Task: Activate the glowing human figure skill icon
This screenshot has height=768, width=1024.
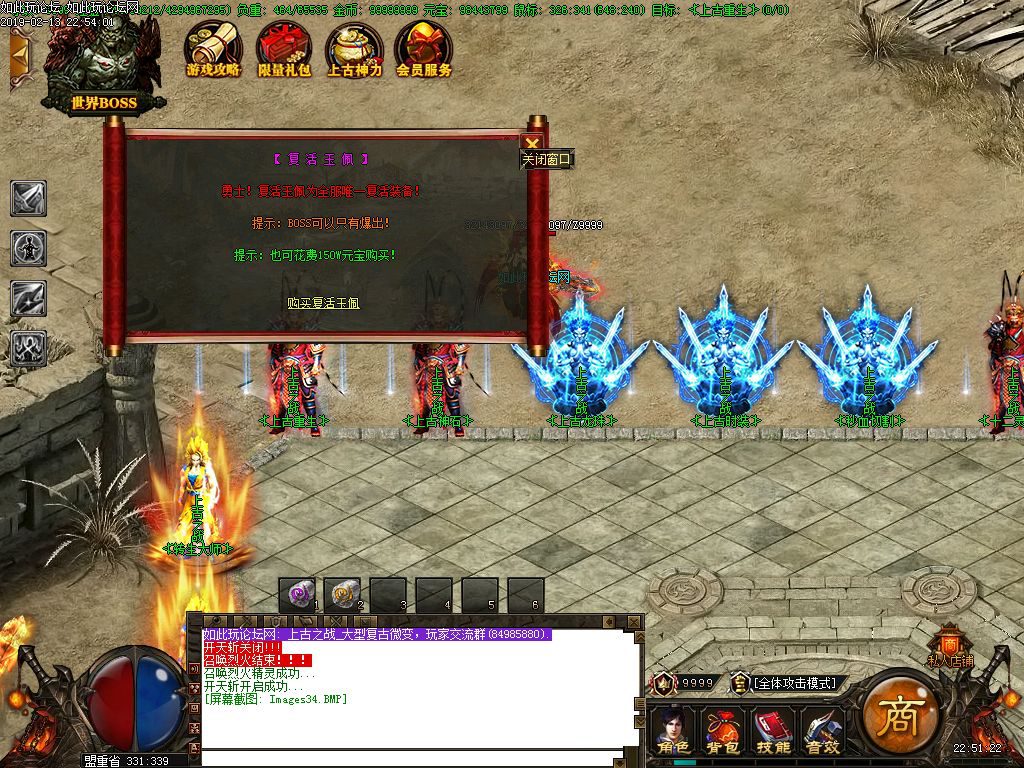Action: (29, 247)
